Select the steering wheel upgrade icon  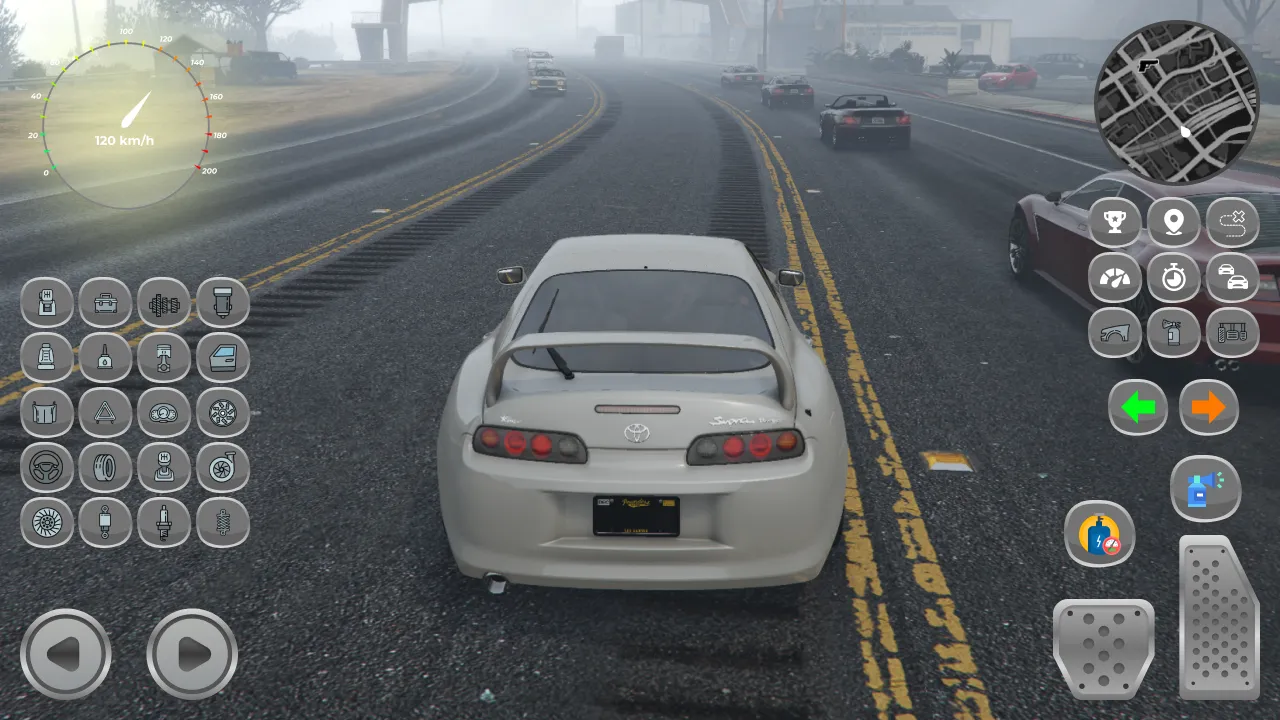click(x=46, y=469)
